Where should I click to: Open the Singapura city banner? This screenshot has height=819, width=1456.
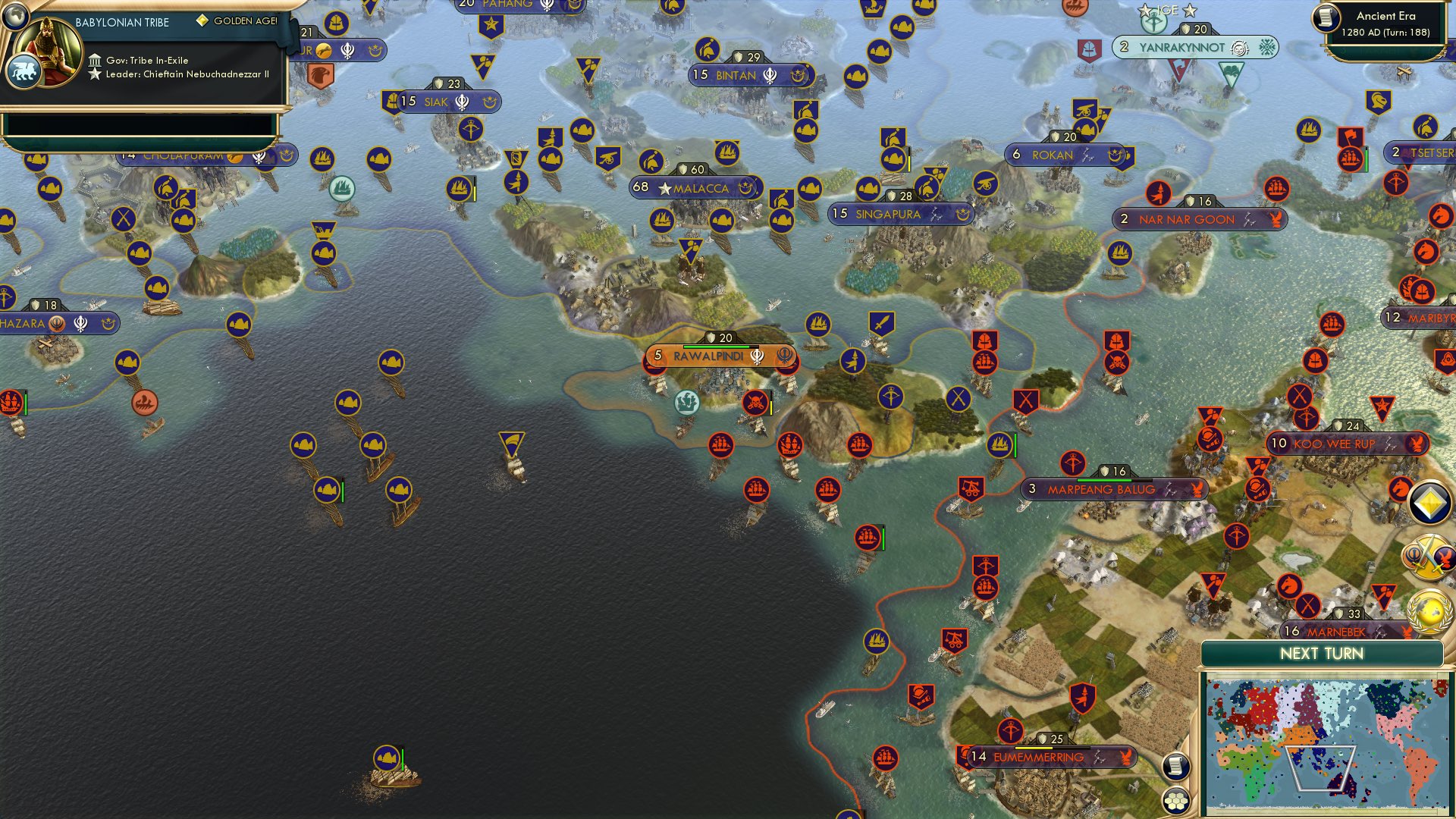point(899,215)
